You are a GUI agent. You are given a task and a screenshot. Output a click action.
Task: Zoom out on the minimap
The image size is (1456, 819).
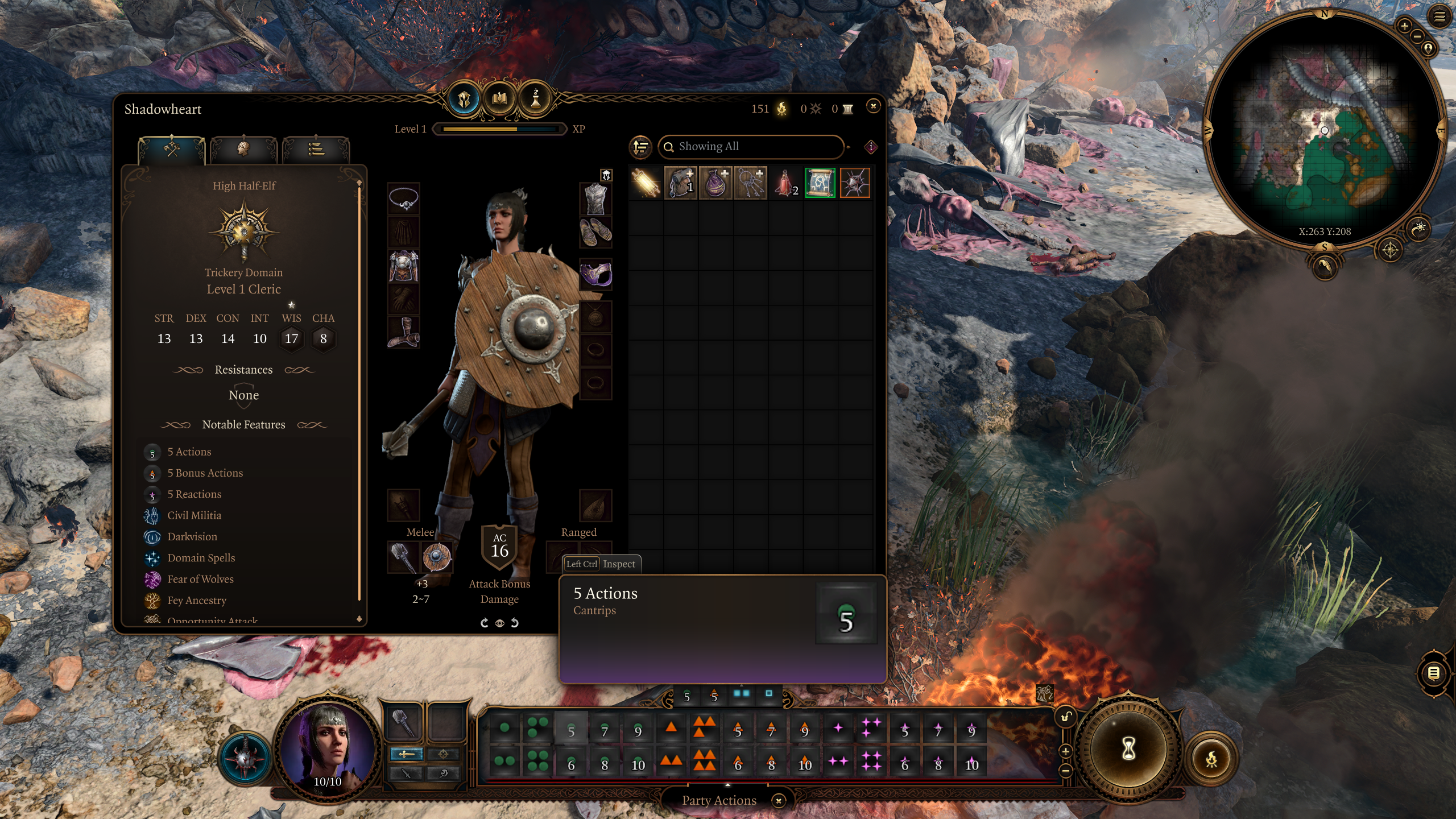click(1417, 36)
